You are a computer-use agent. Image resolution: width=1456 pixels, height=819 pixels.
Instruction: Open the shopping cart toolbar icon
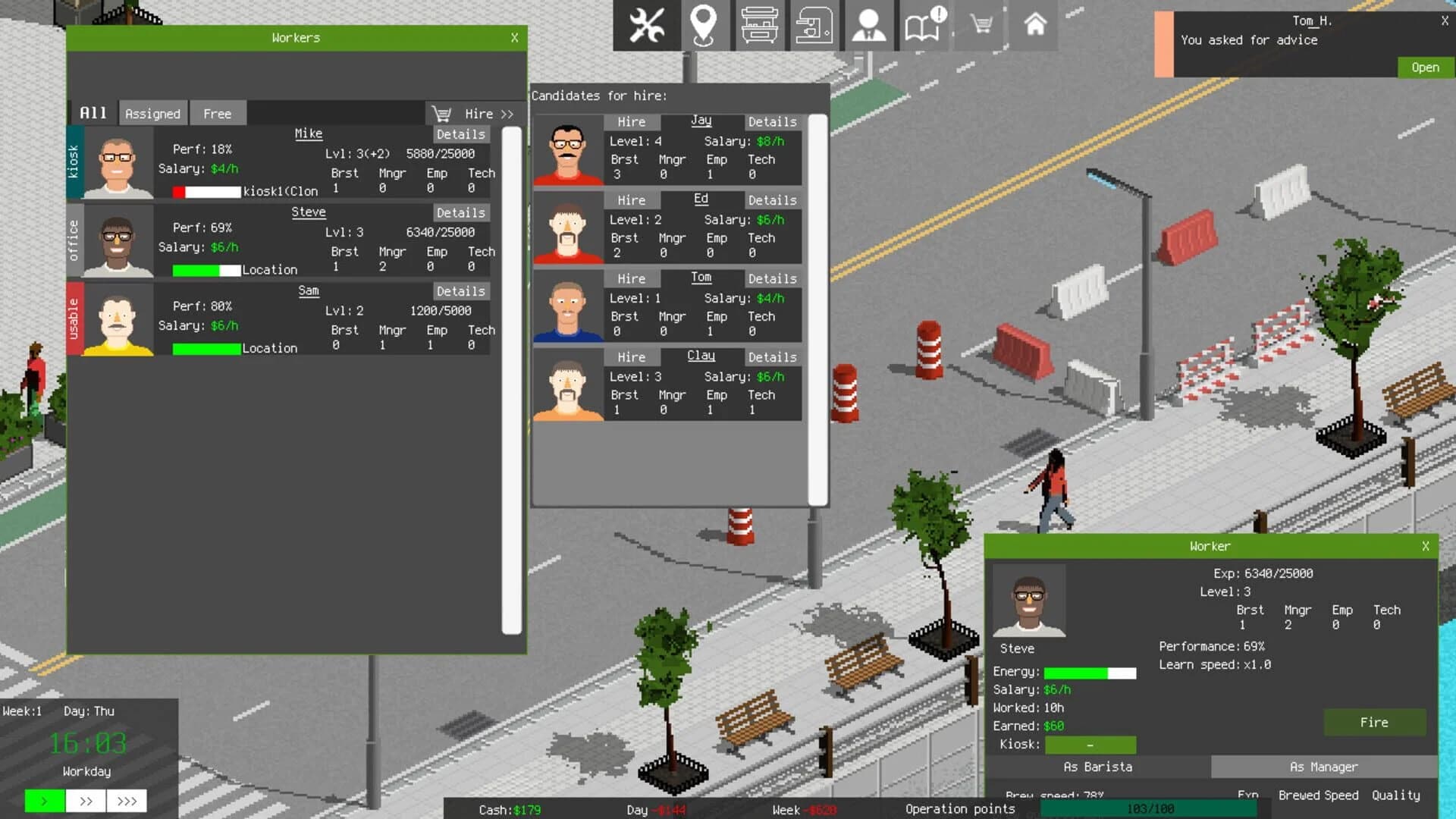coord(979,25)
